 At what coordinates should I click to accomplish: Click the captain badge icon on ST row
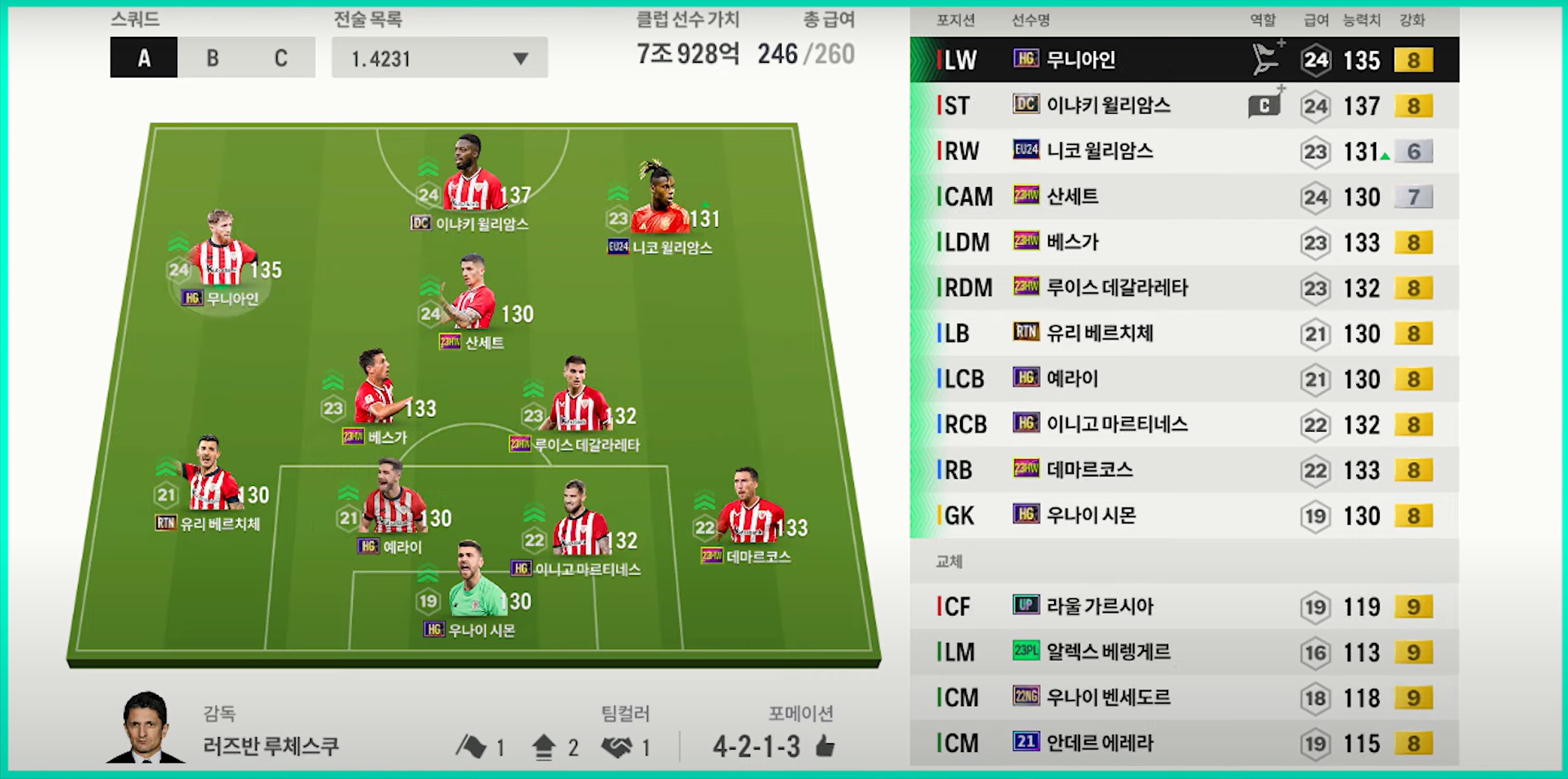(x=1264, y=106)
